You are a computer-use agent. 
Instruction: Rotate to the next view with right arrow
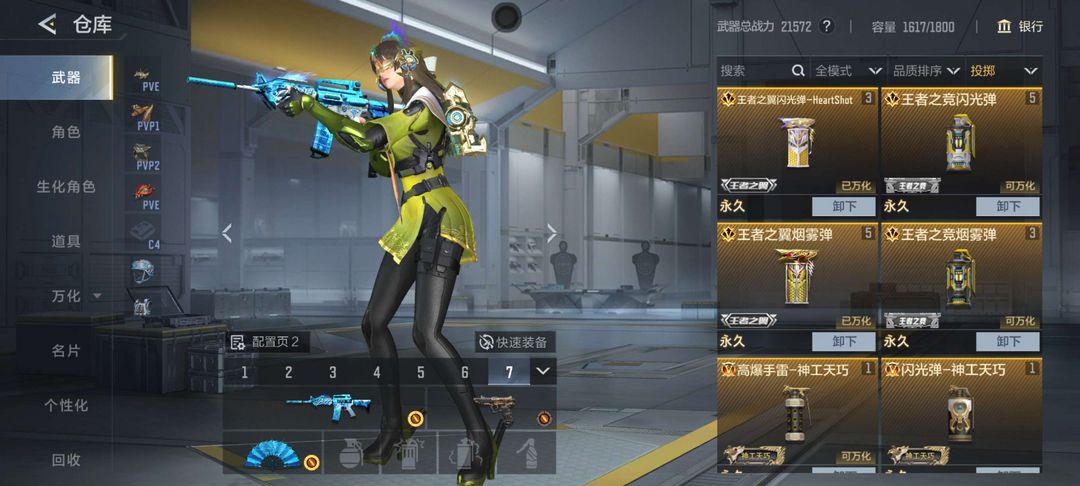coord(552,233)
